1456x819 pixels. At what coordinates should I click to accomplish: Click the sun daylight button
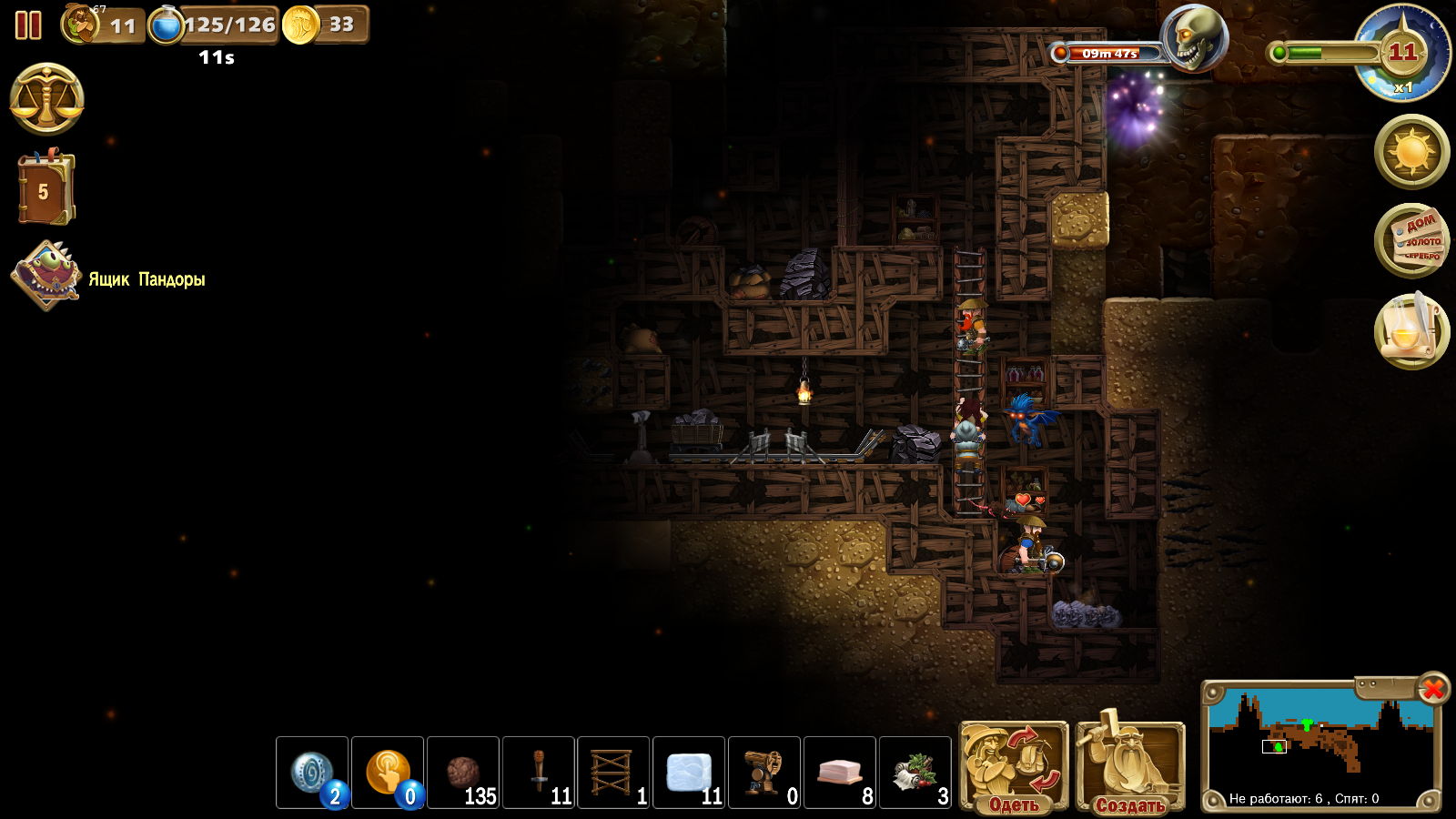[1411, 151]
